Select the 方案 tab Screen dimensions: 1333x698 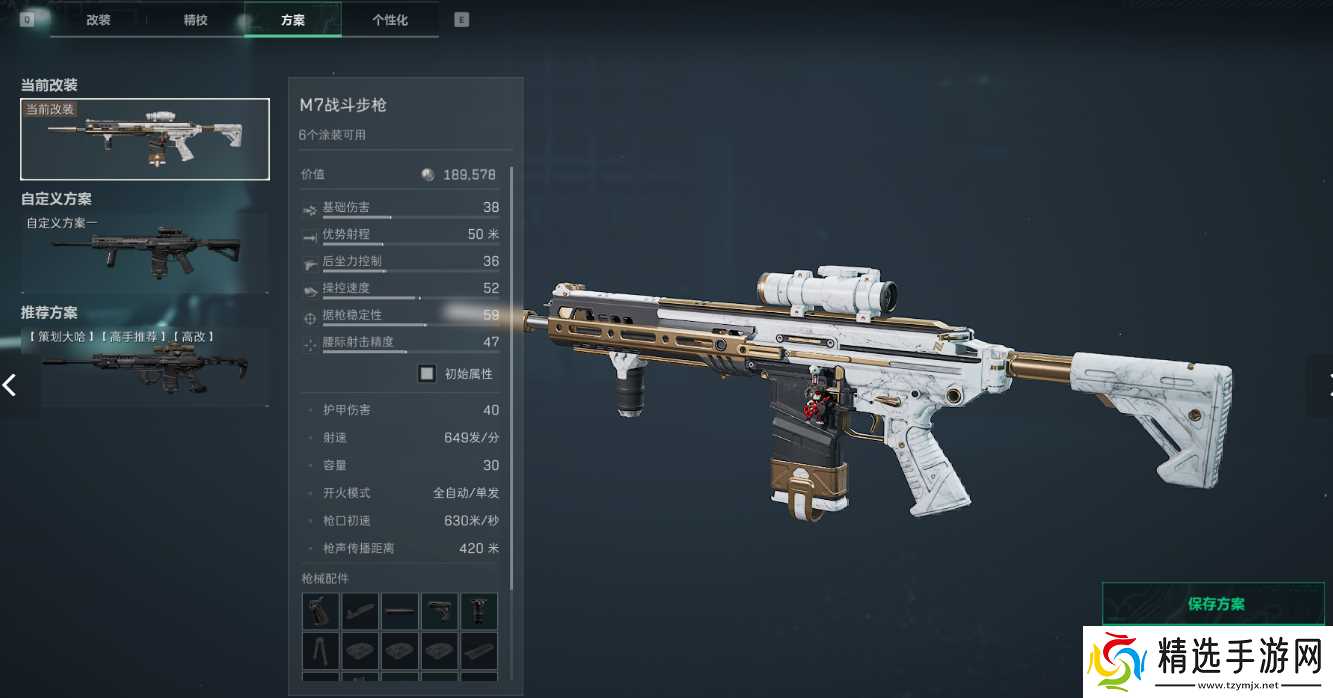[292, 20]
